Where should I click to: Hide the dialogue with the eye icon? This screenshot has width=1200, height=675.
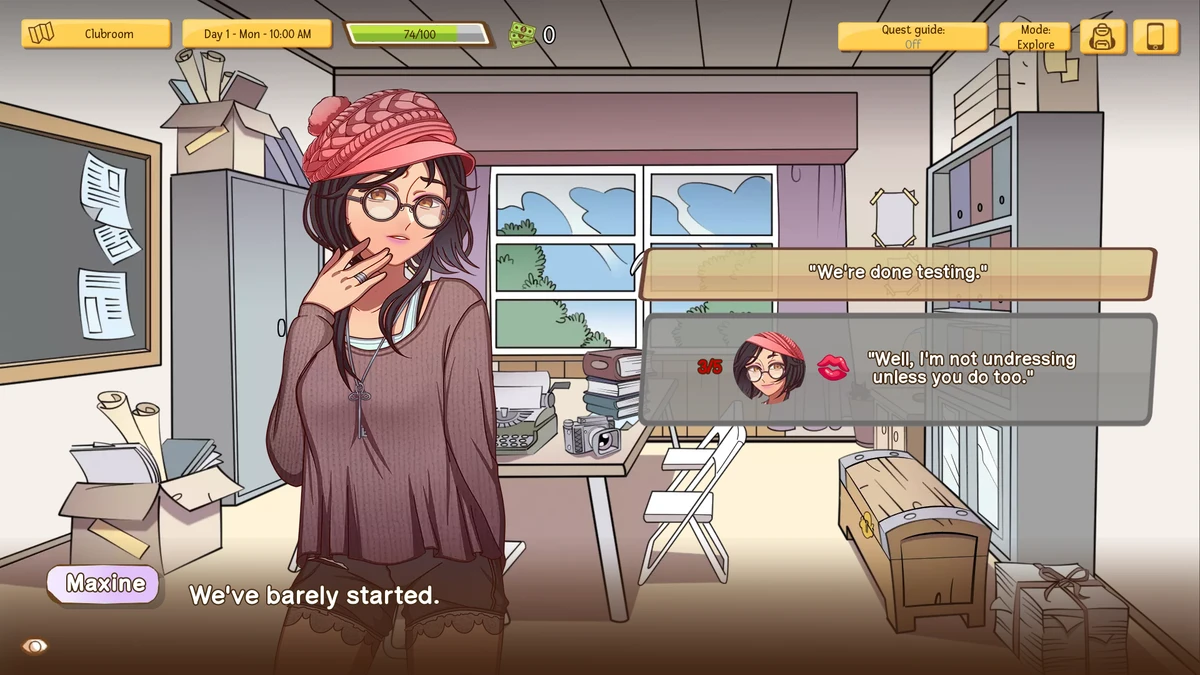click(35, 646)
